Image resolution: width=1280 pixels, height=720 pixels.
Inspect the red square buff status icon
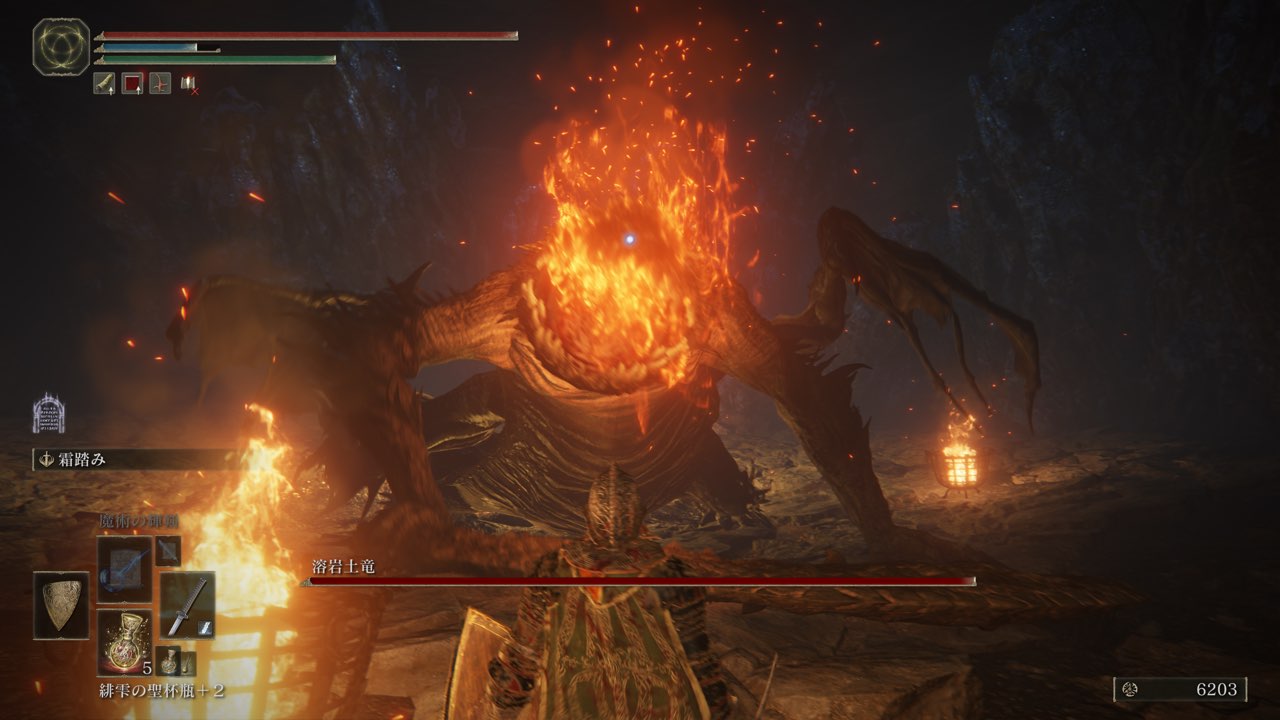coord(132,84)
